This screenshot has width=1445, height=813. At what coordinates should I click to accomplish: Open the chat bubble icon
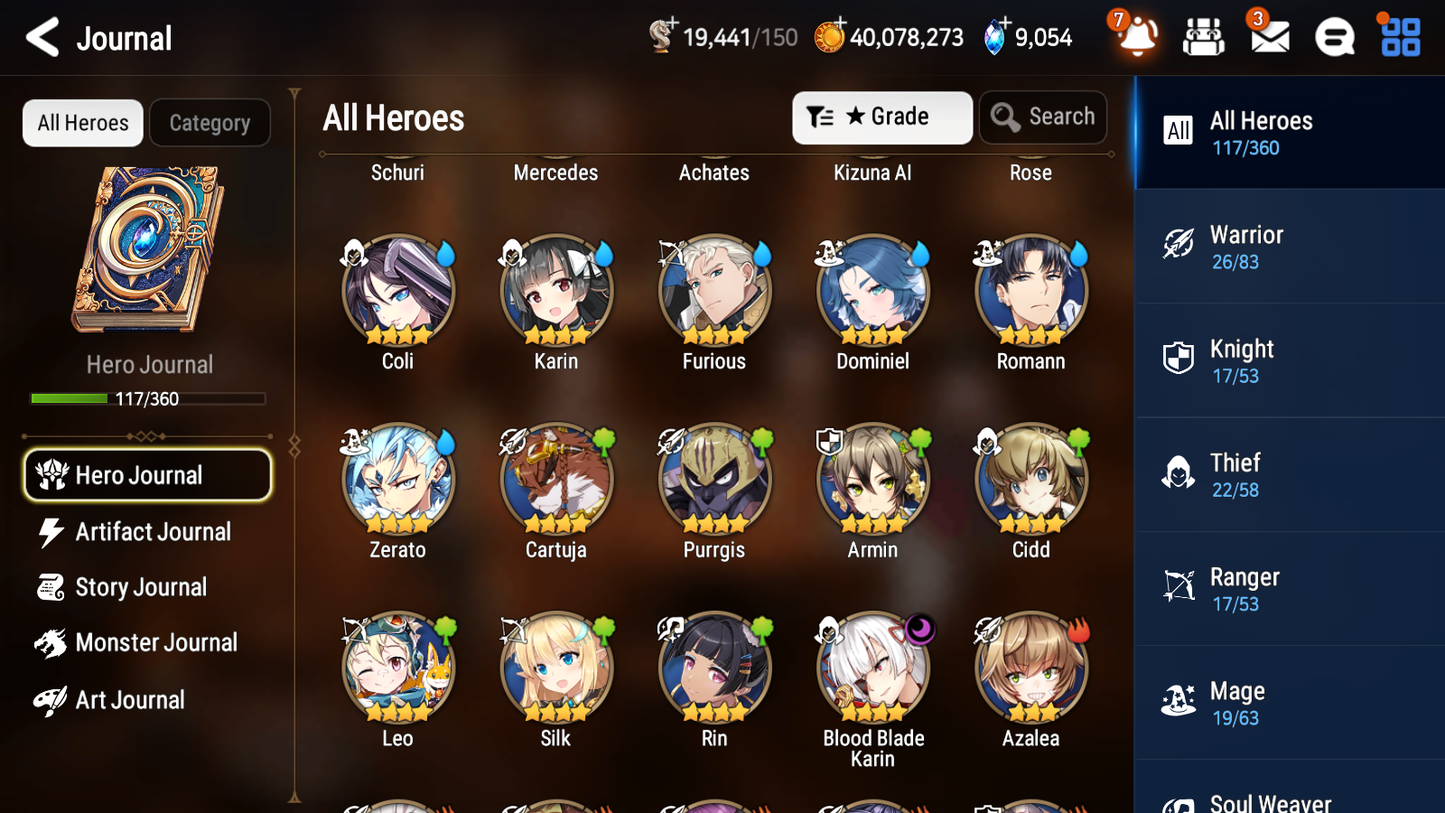point(1334,36)
